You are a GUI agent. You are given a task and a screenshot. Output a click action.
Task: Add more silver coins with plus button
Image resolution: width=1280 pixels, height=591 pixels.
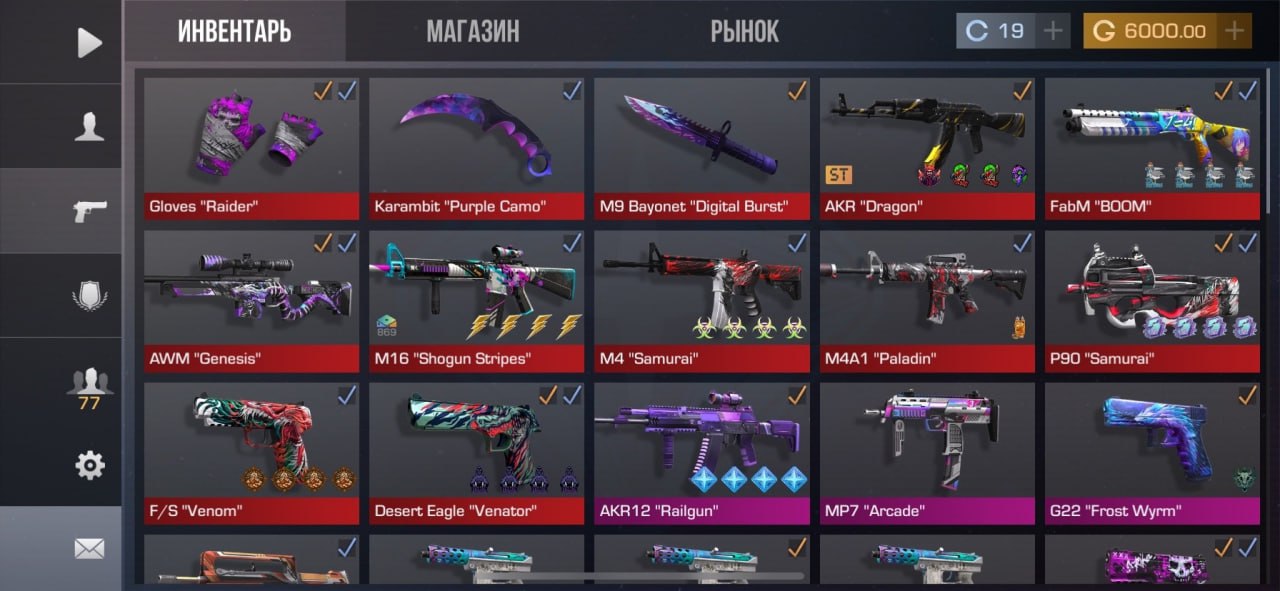1052,31
